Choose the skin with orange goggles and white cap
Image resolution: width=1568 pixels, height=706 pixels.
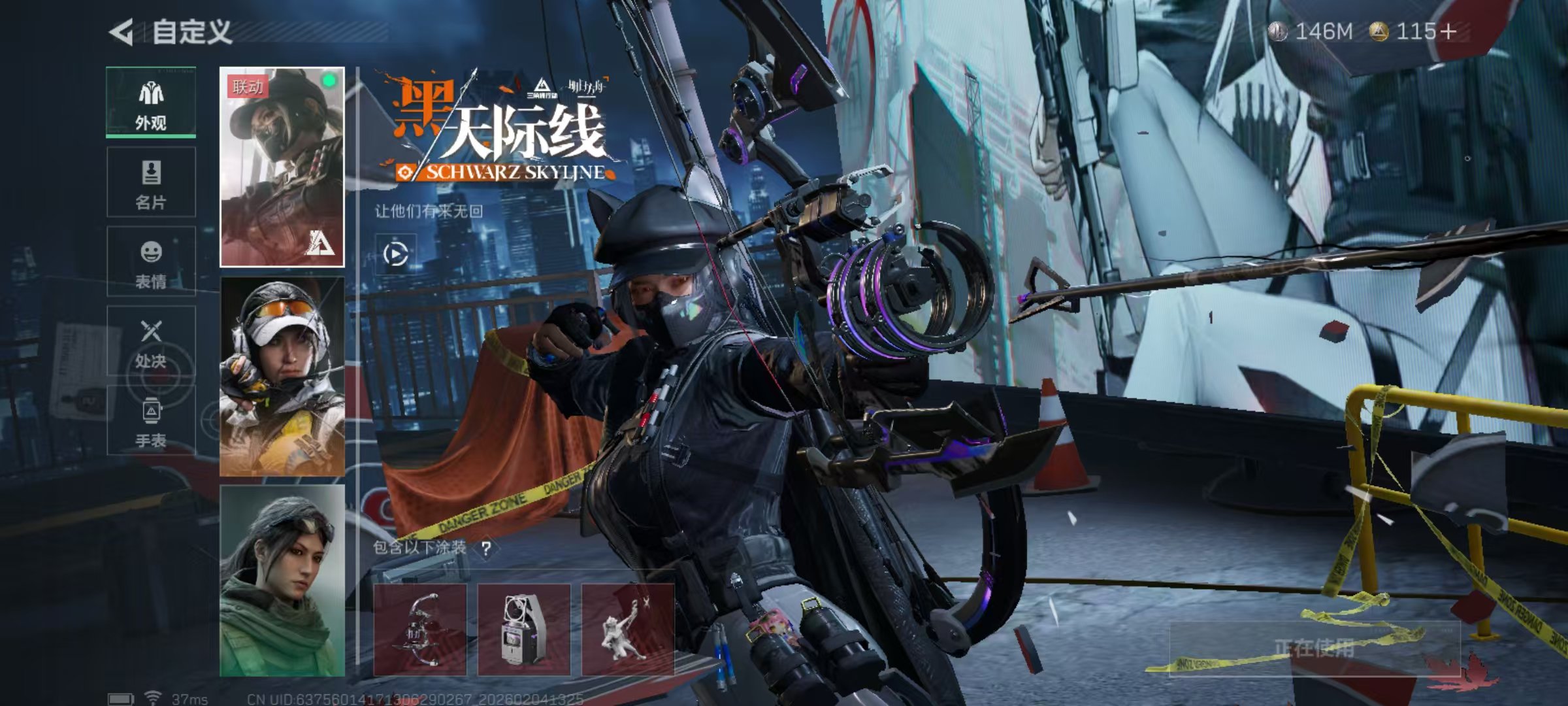click(282, 377)
